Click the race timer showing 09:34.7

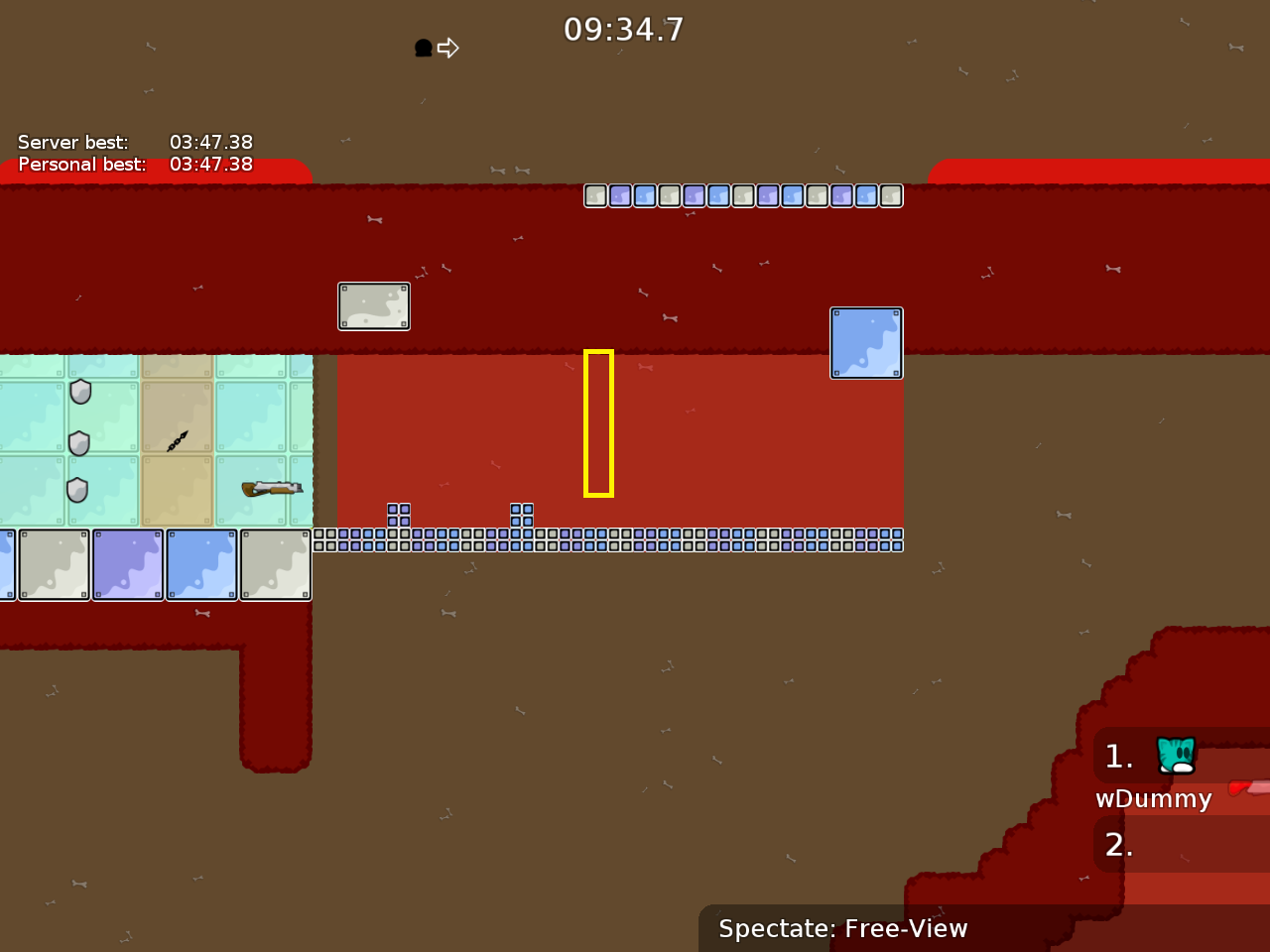click(x=624, y=29)
